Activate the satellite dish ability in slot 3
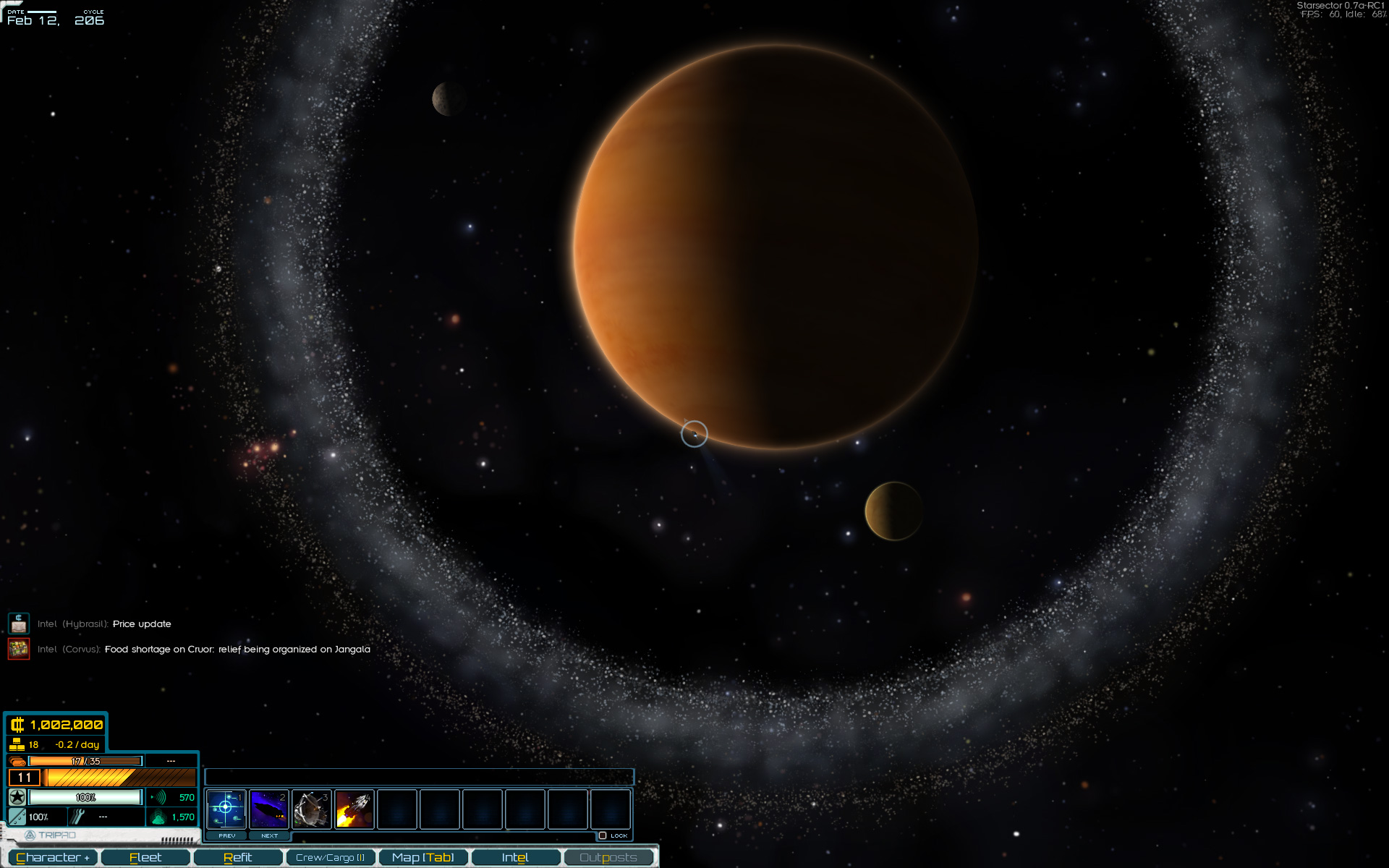 point(312,809)
